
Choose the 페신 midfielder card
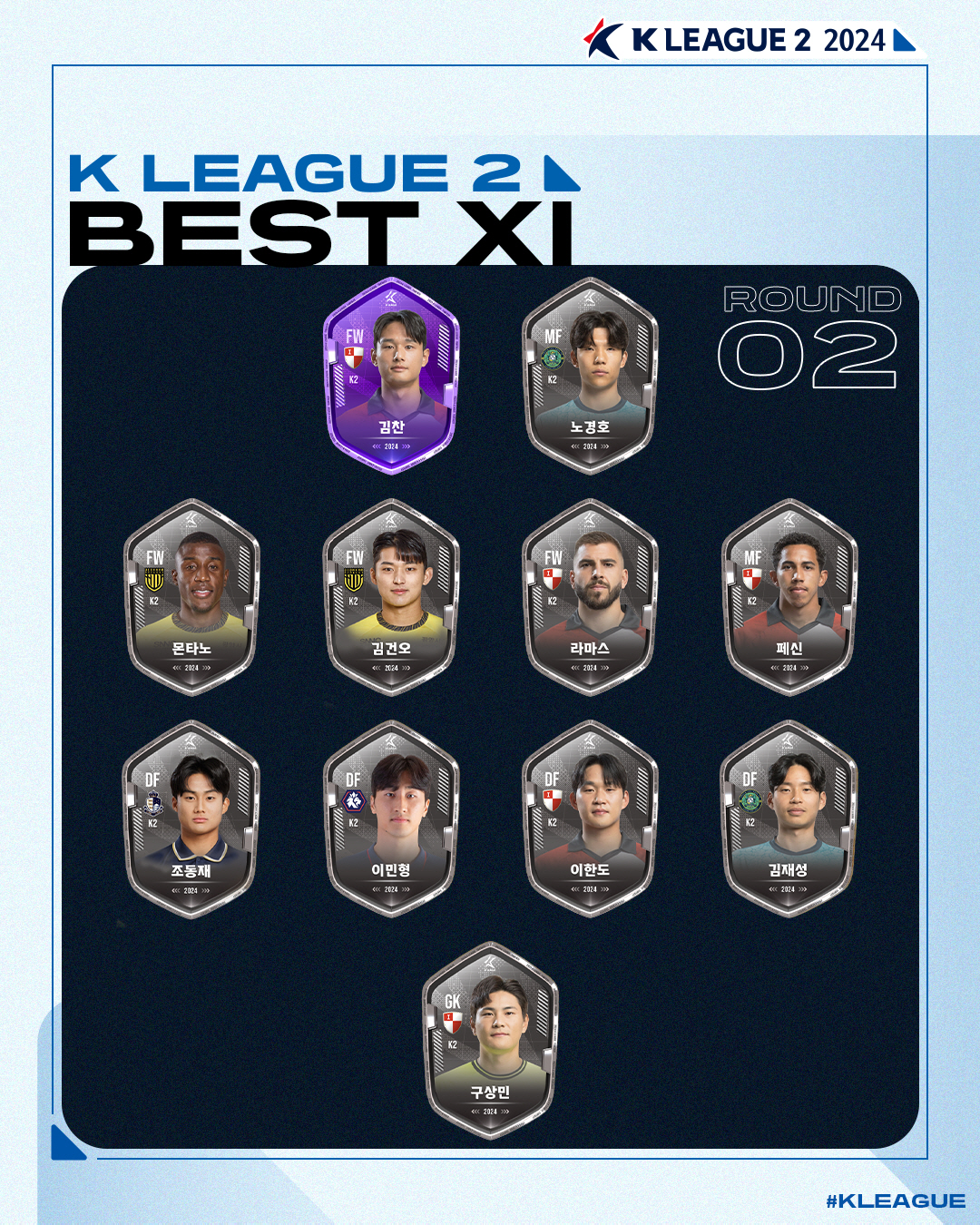pyautogui.click(x=789, y=597)
